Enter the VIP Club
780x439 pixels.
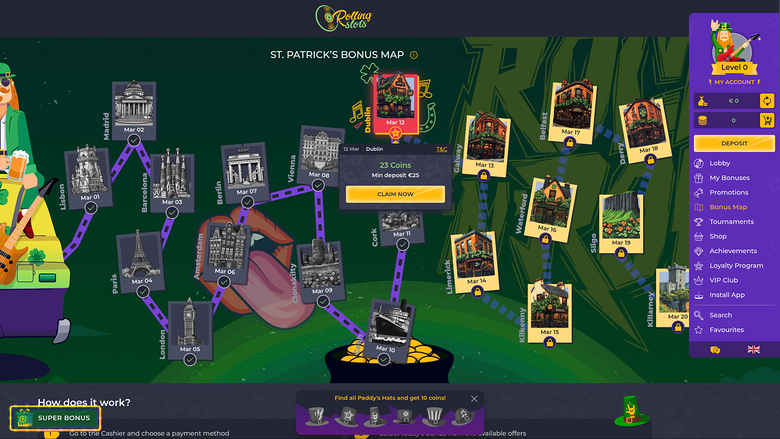723,281
